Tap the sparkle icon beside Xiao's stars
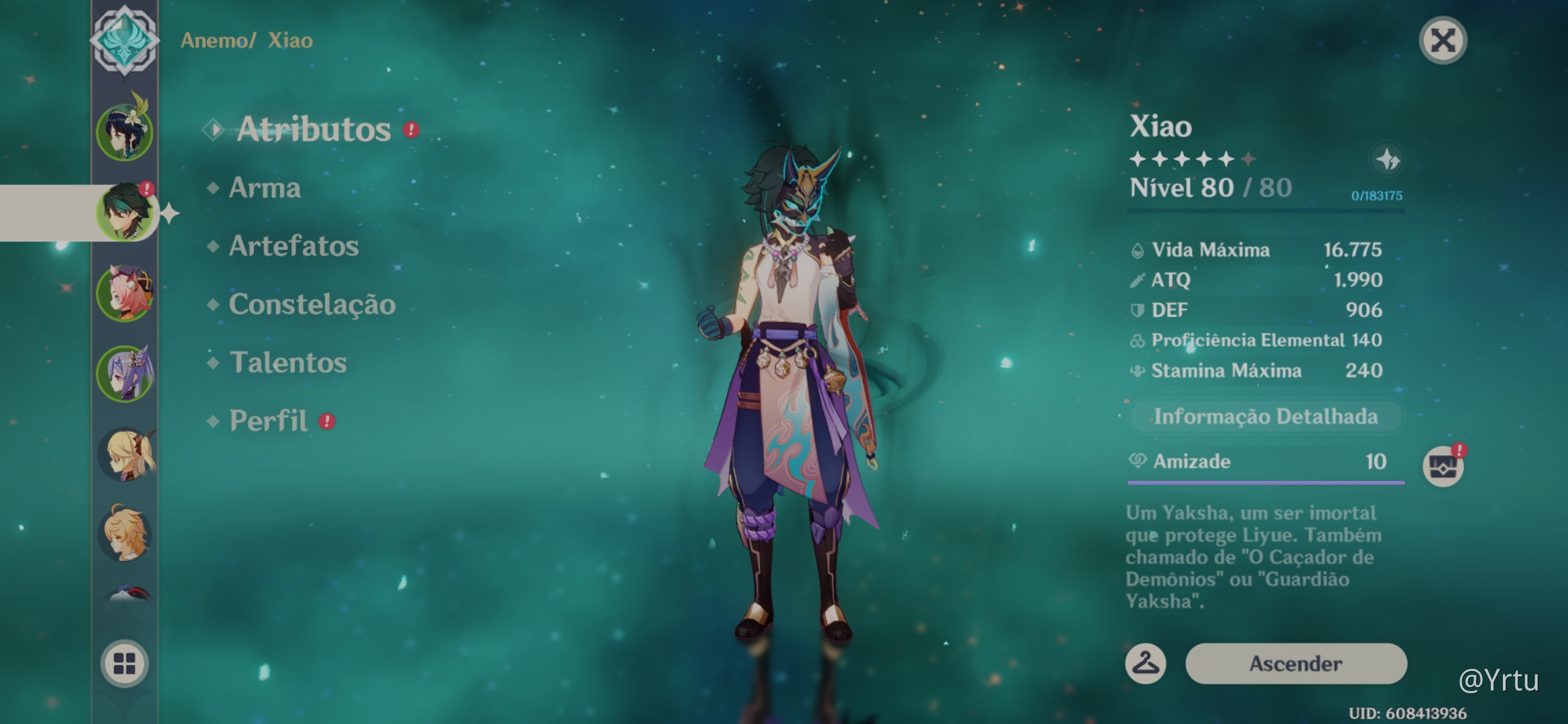This screenshot has height=724, width=1568. coord(1388,160)
